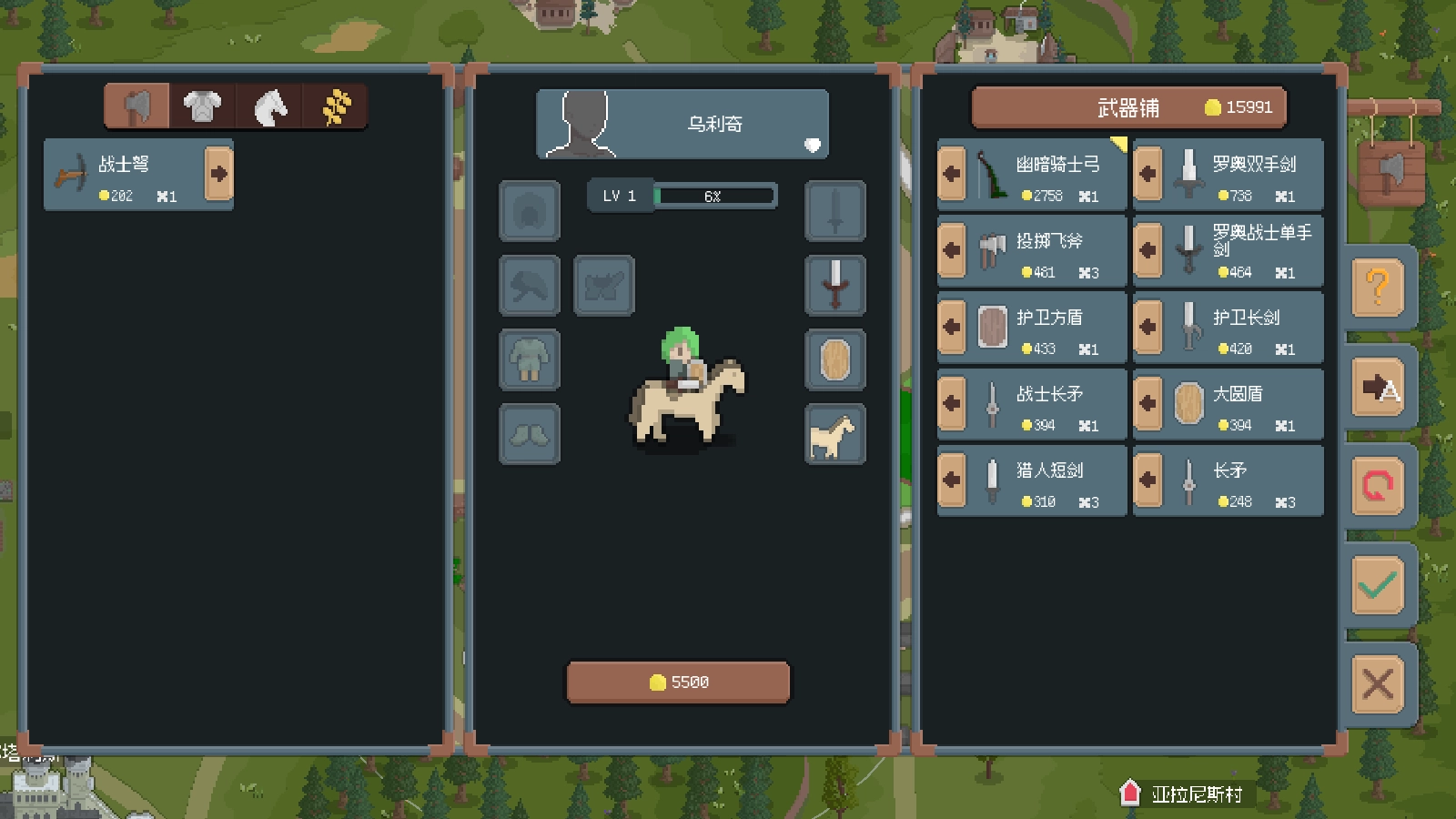Switch to the weapons axe tab
Screen dimensions: 1456x819
coord(136,106)
